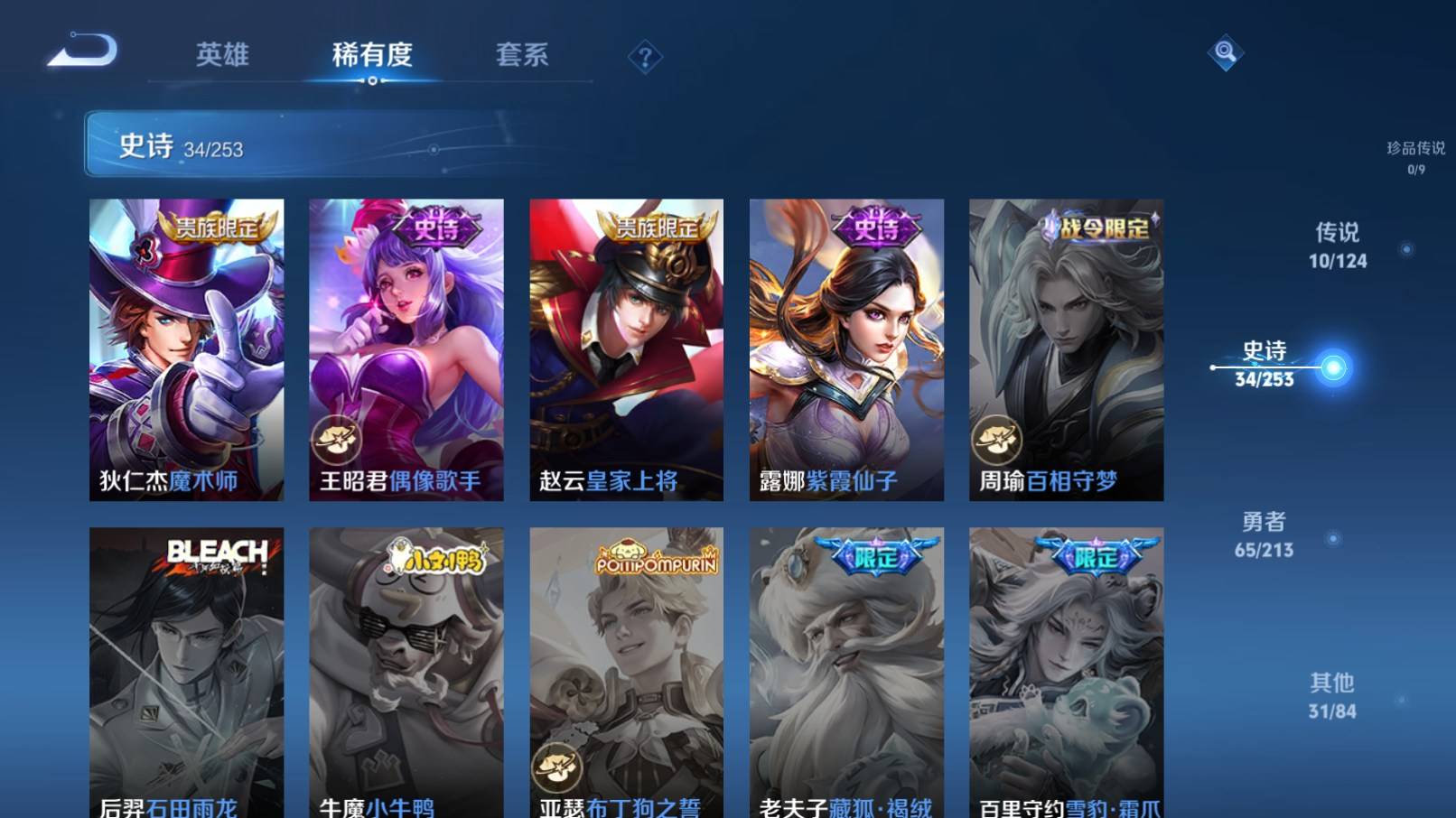Switch to the 英雄 tab
The height and width of the screenshot is (818, 1456).
tap(222, 56)
